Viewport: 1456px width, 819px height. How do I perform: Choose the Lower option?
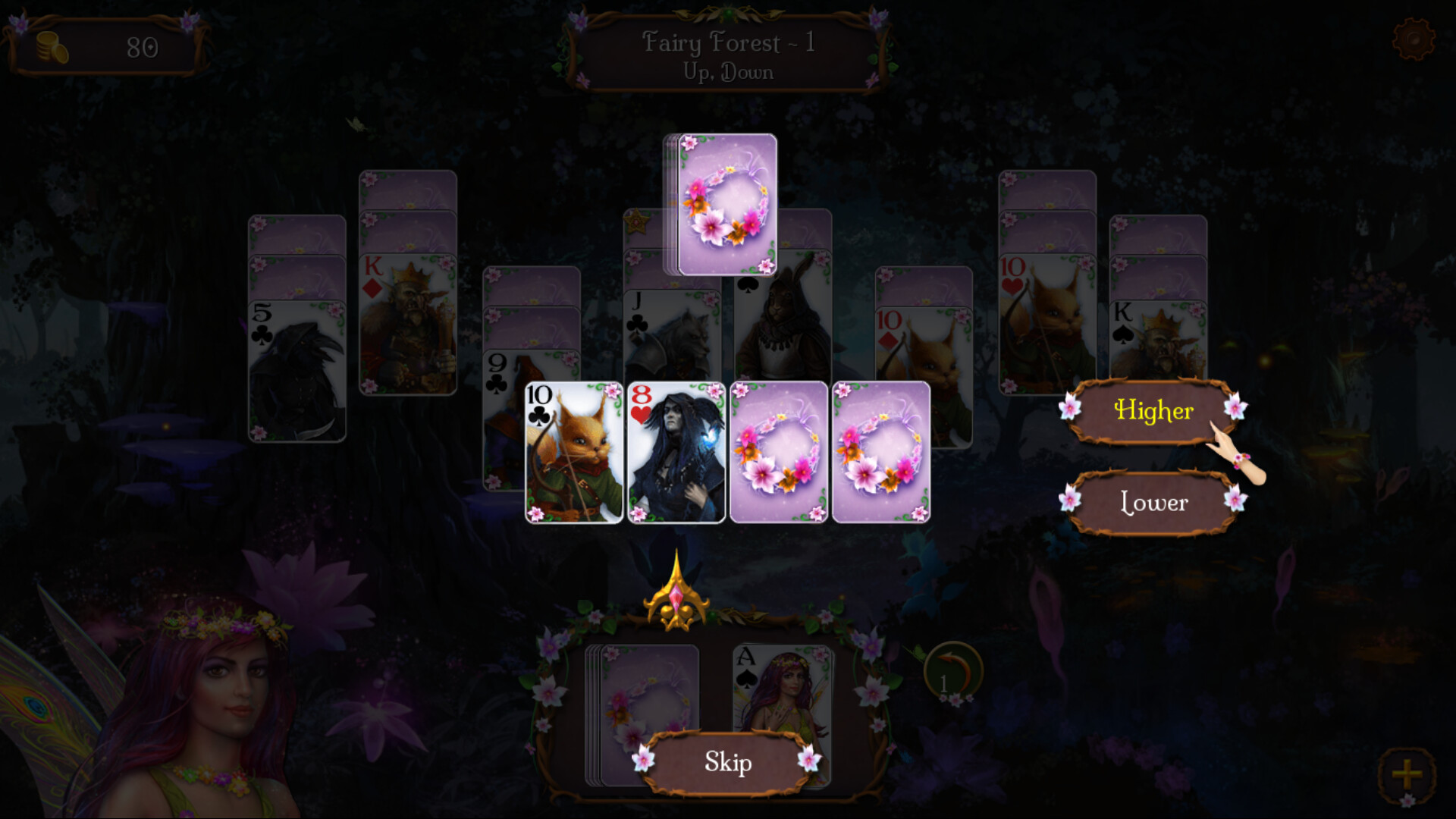click(x=1153, y=503)
